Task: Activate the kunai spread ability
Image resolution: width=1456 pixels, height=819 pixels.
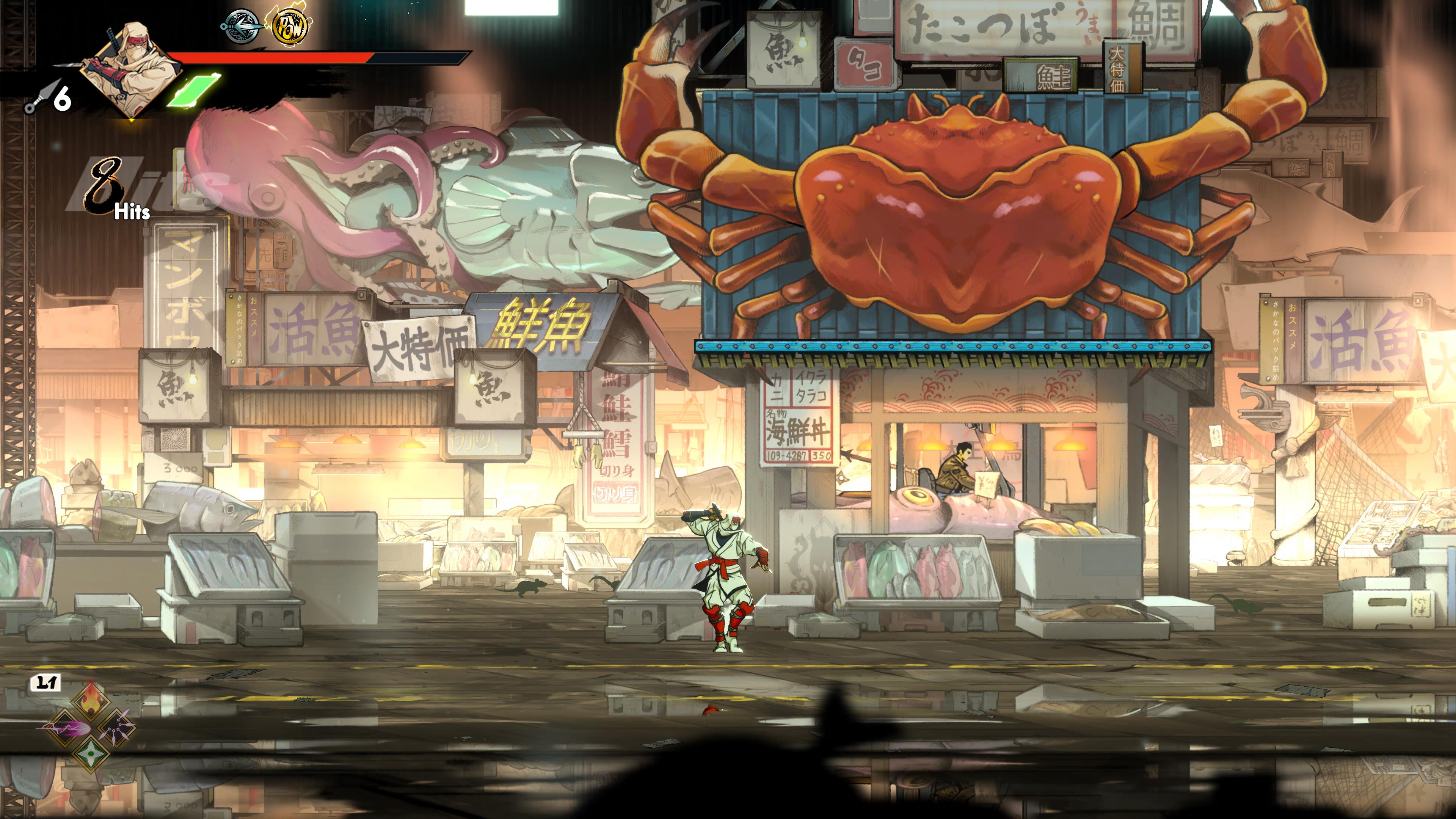Action: click(x=116, y=727)
